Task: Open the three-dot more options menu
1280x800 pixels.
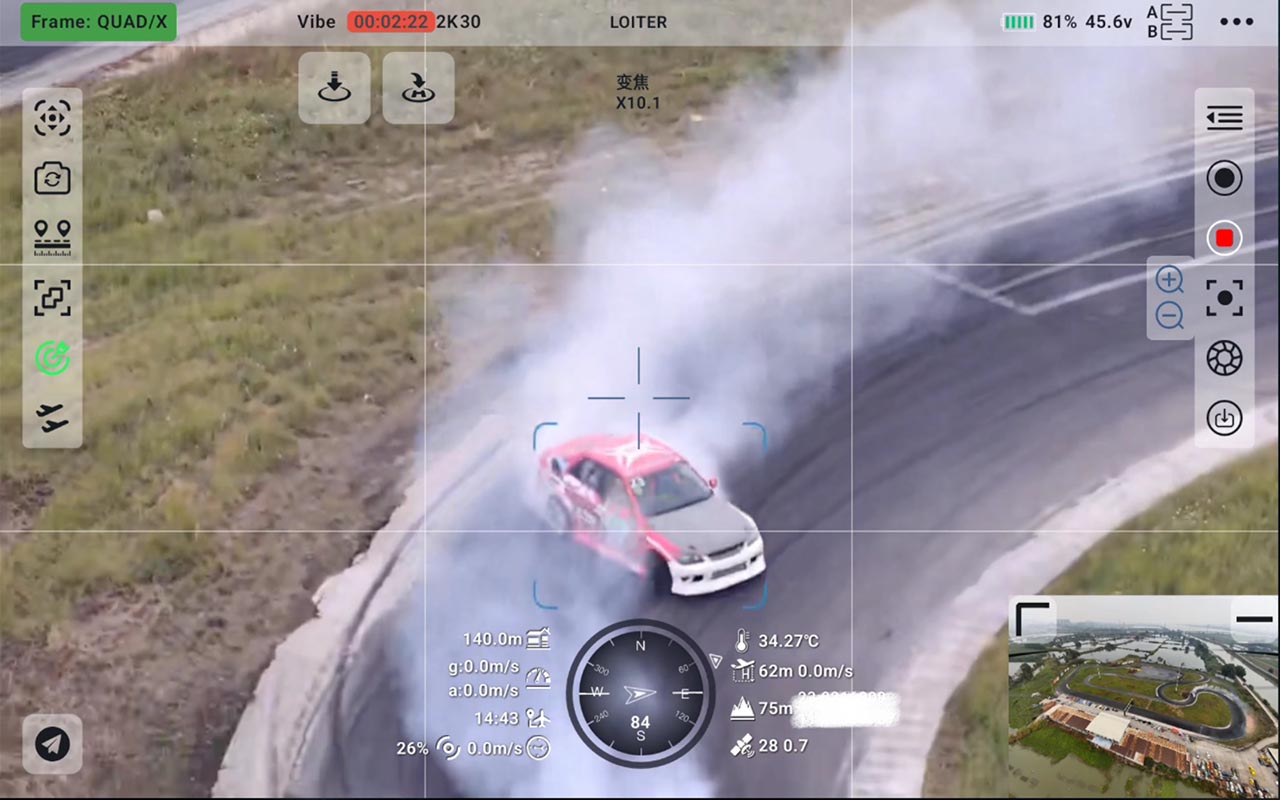Action: pyautogui.click(x=1236, y=22)
